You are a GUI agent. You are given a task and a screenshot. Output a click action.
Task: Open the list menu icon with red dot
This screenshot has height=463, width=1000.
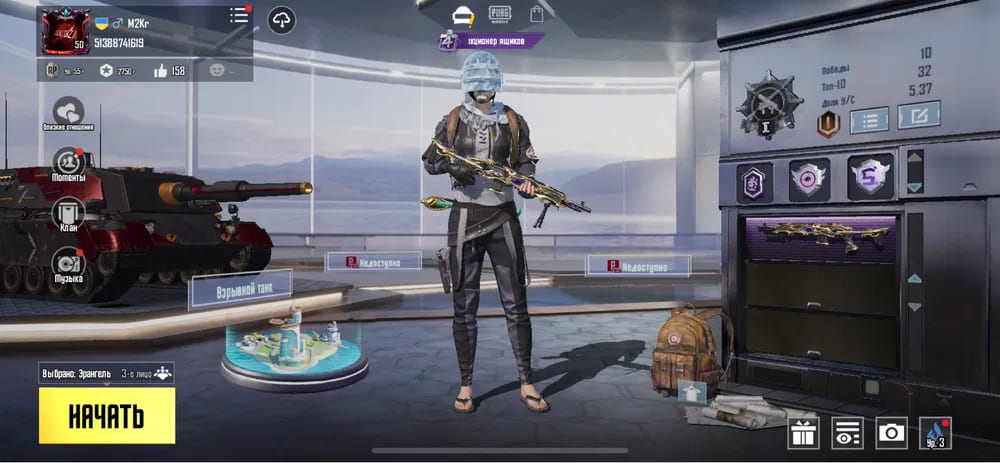tap(239, 16)
